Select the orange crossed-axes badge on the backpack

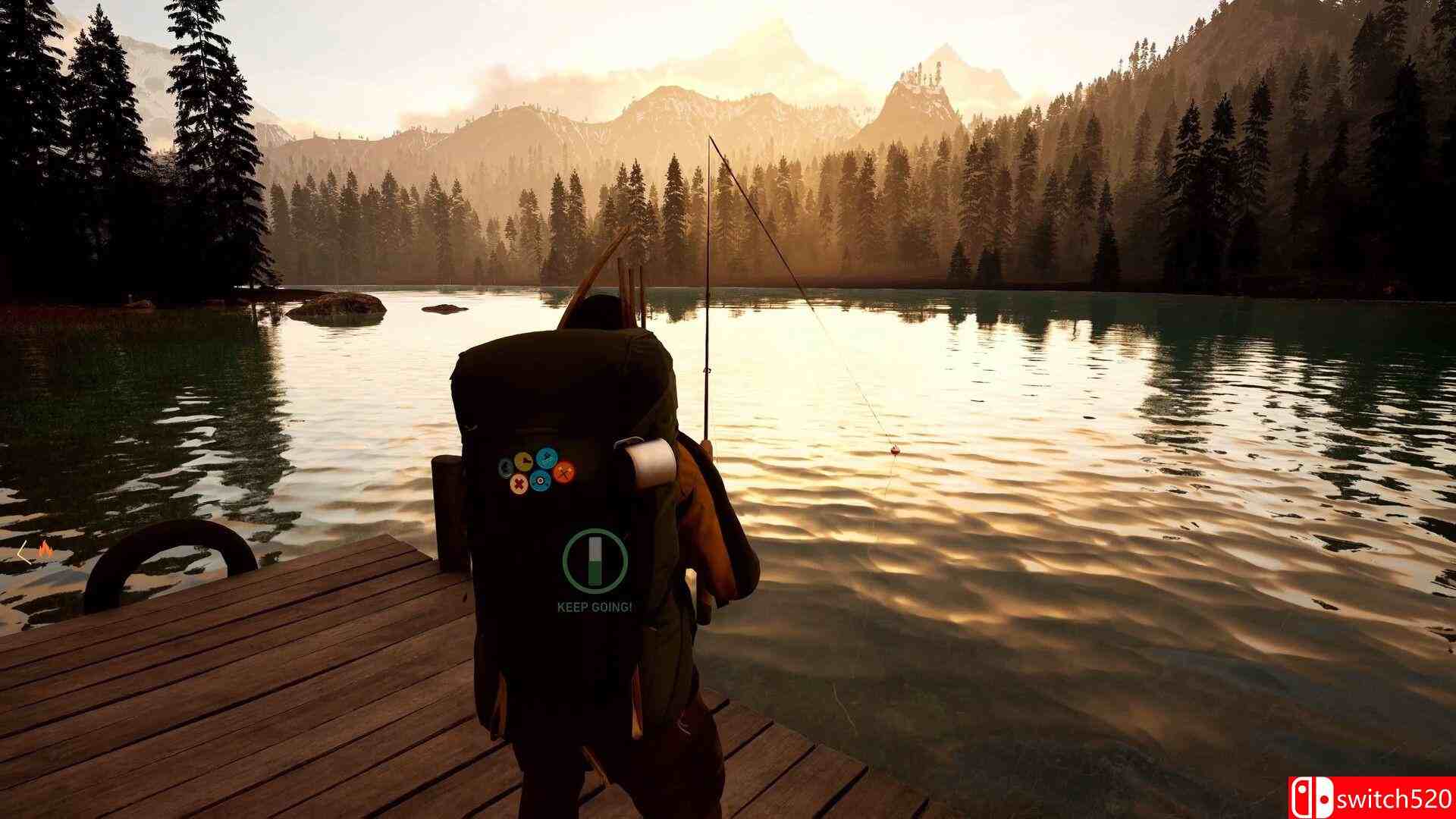[564, 473]
